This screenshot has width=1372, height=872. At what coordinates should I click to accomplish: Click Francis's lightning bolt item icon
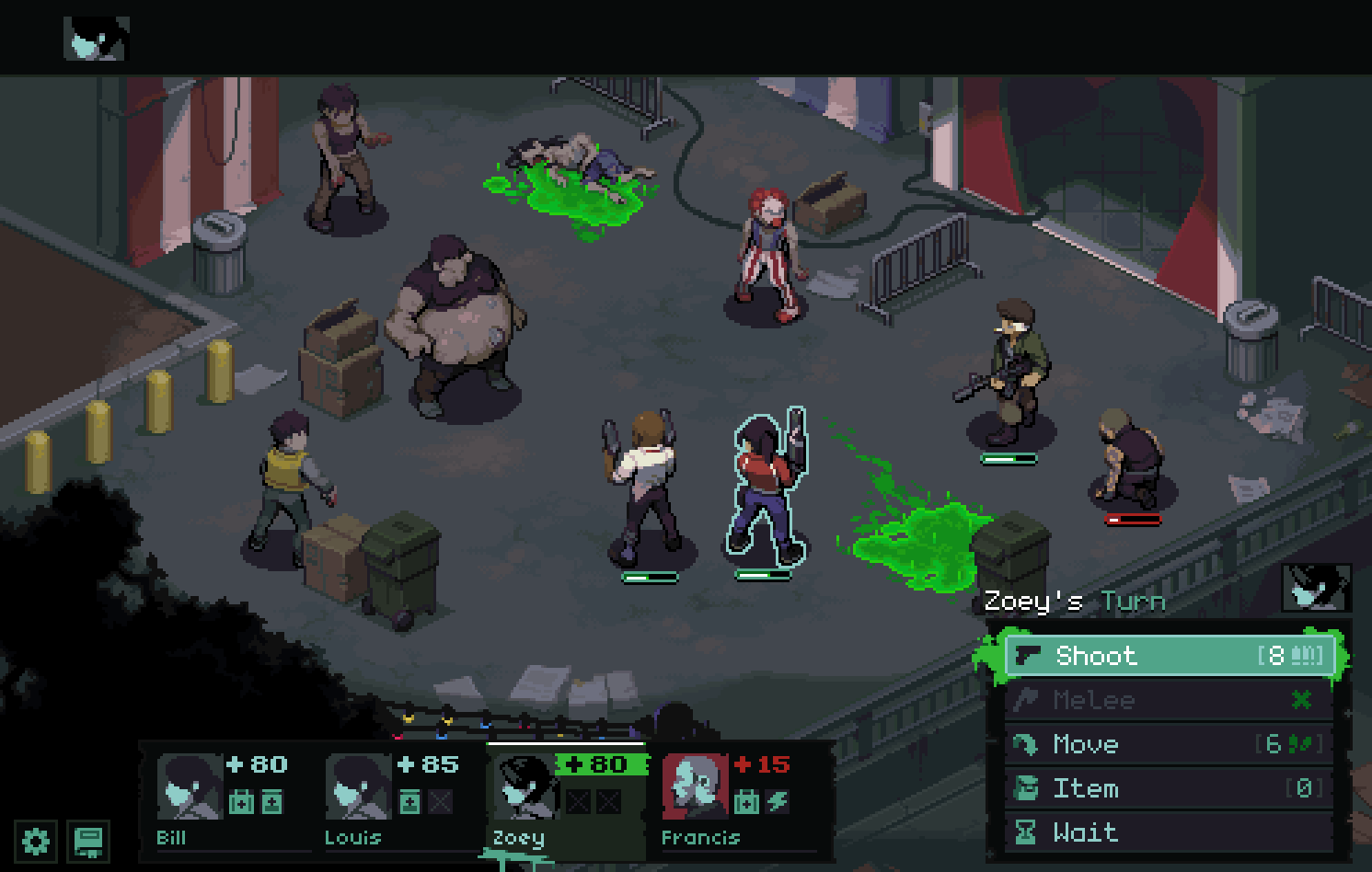pos(778,802)
